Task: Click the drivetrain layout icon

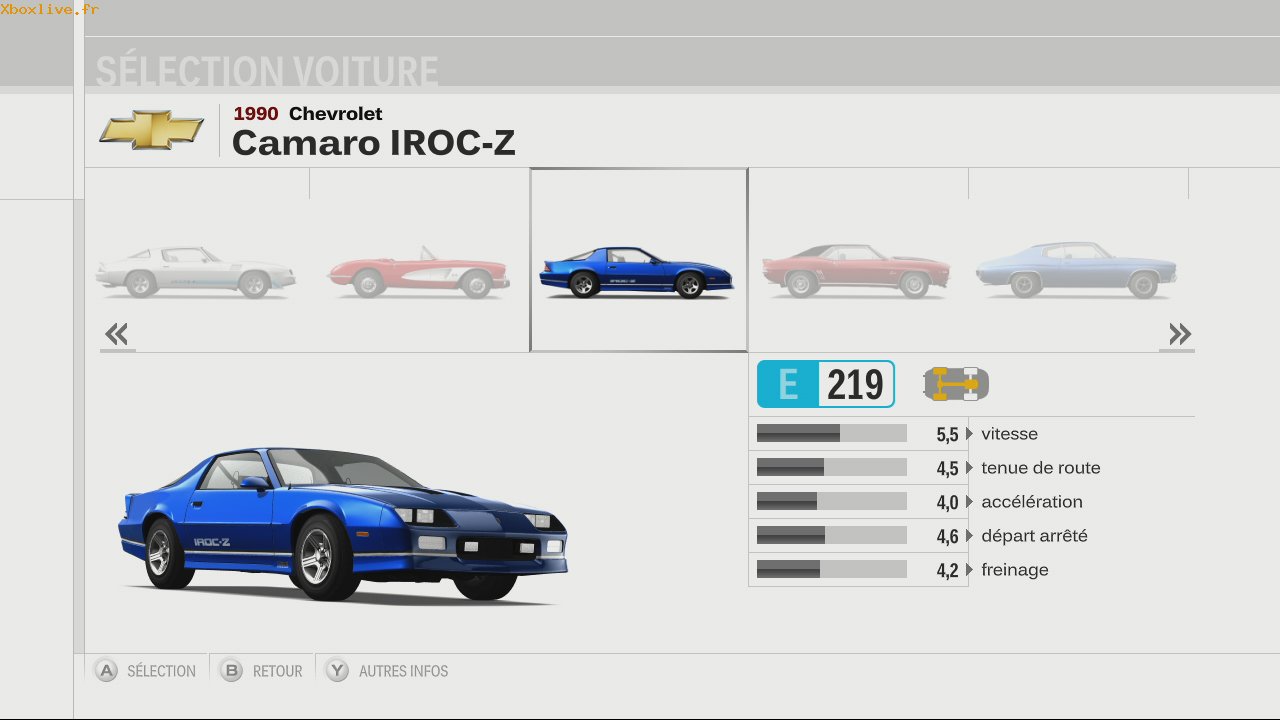Action: [x=955, y=384]
